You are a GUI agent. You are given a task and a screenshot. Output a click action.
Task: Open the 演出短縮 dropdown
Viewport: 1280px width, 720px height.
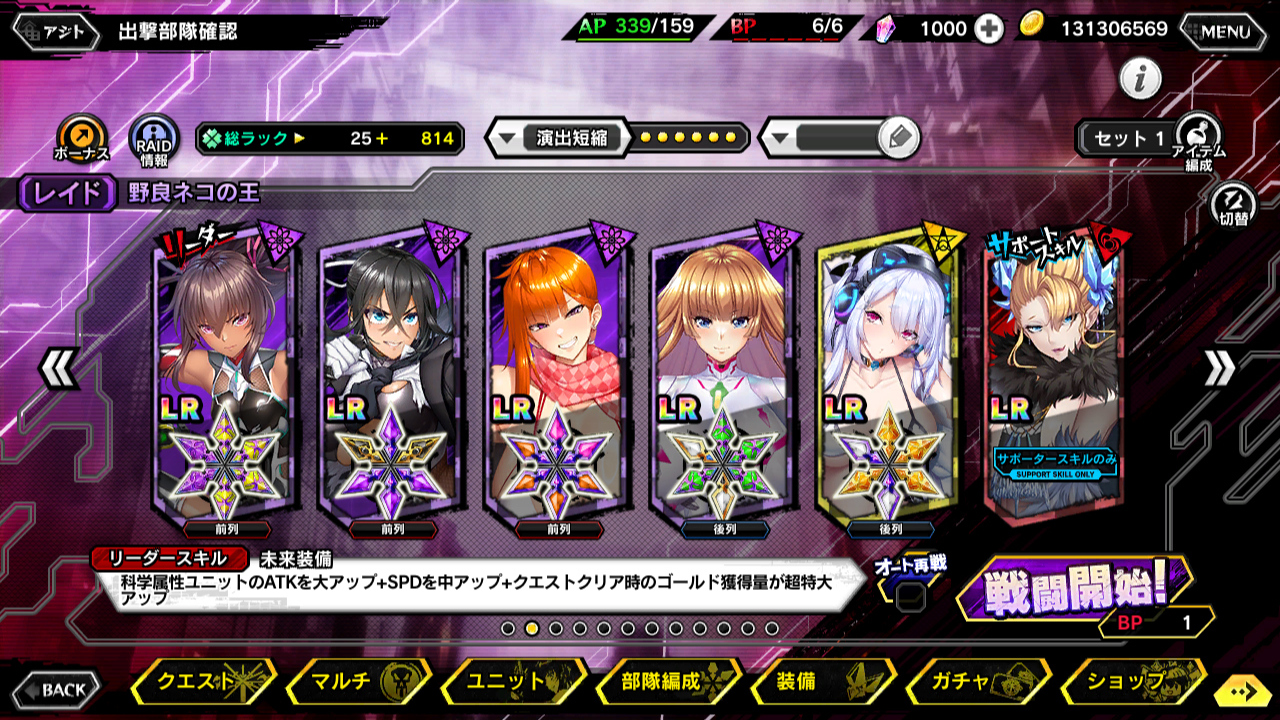pos(560,137)
